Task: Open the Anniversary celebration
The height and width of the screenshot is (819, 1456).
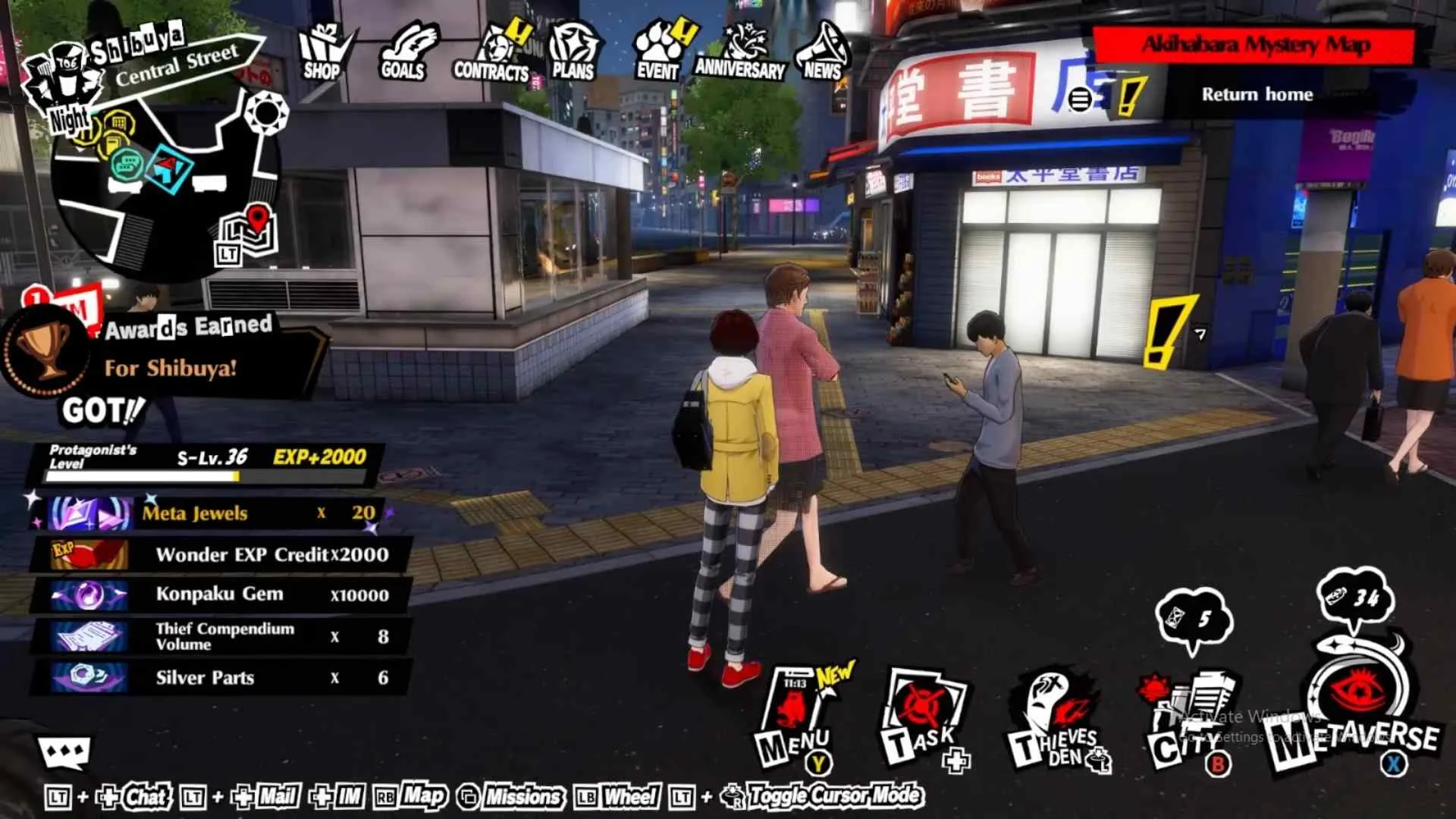Action: 738,49
